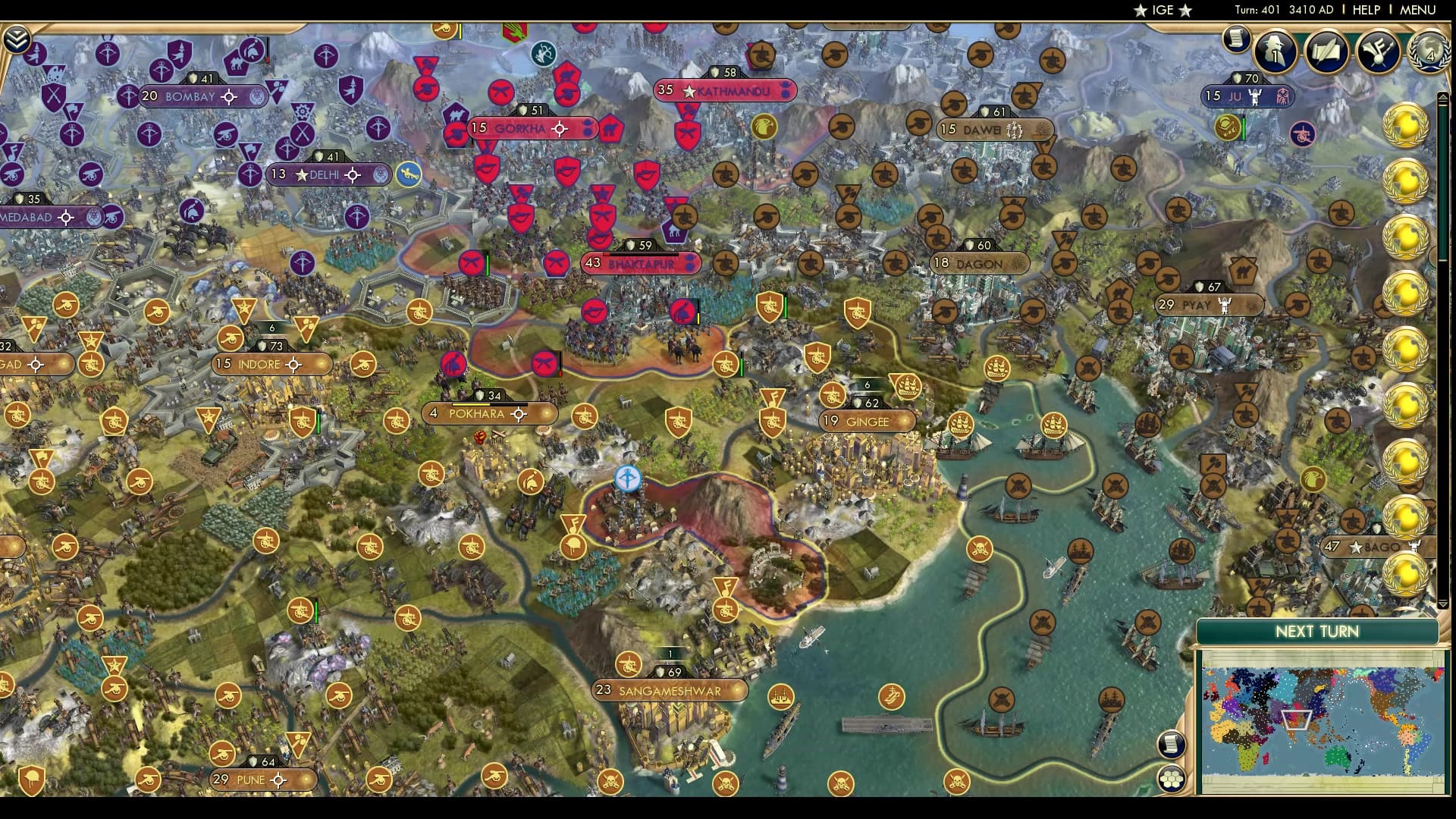The width and height of the screenshot is (1456, 819).
Task: Click the citizen focus crosshair on Delhi's banner
Action: (x=354, y=174)
